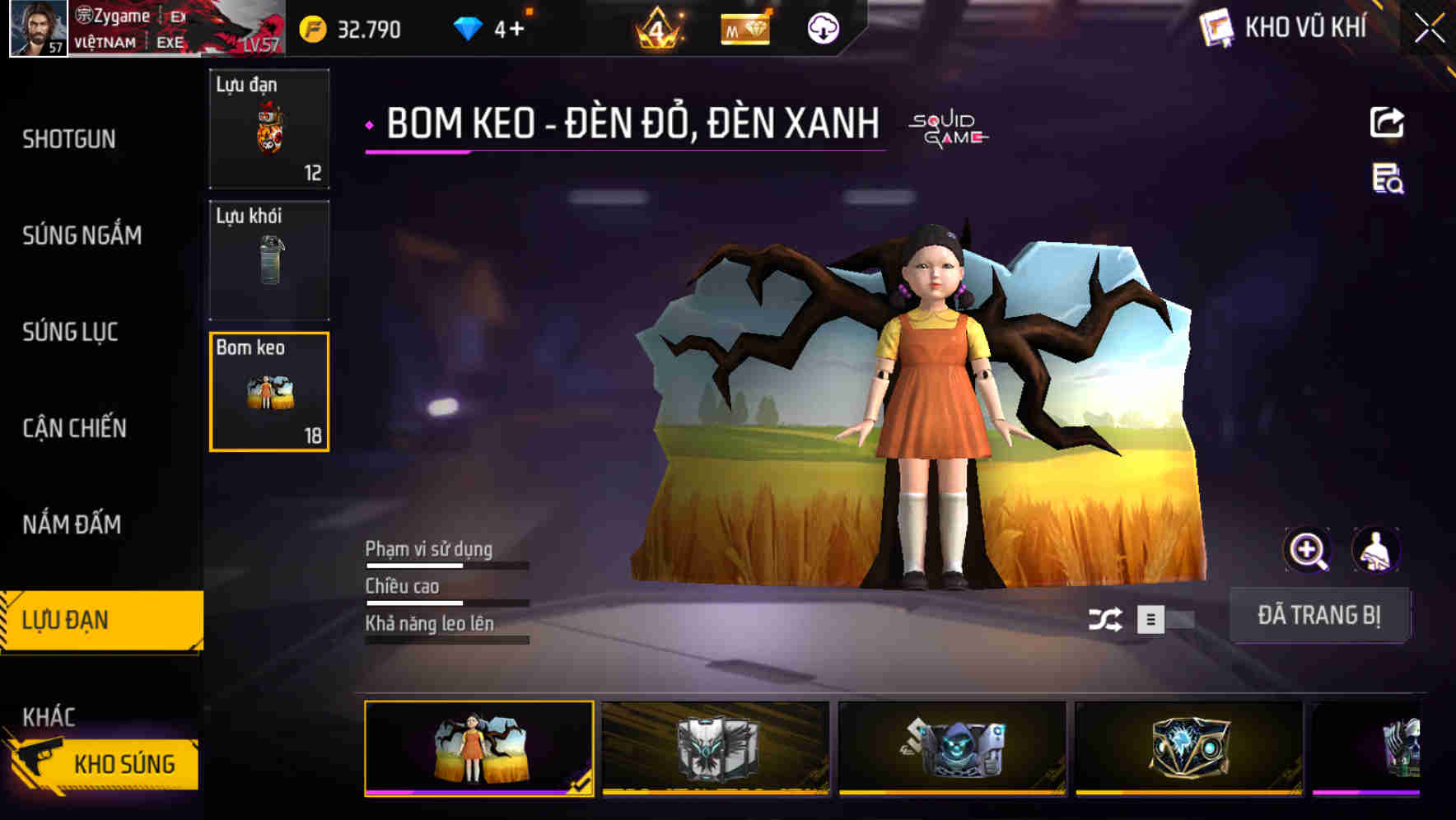Open KHO SÚNG from the sidebar
The height and width of the screenshot is (820, 1456).
point(124,762)
